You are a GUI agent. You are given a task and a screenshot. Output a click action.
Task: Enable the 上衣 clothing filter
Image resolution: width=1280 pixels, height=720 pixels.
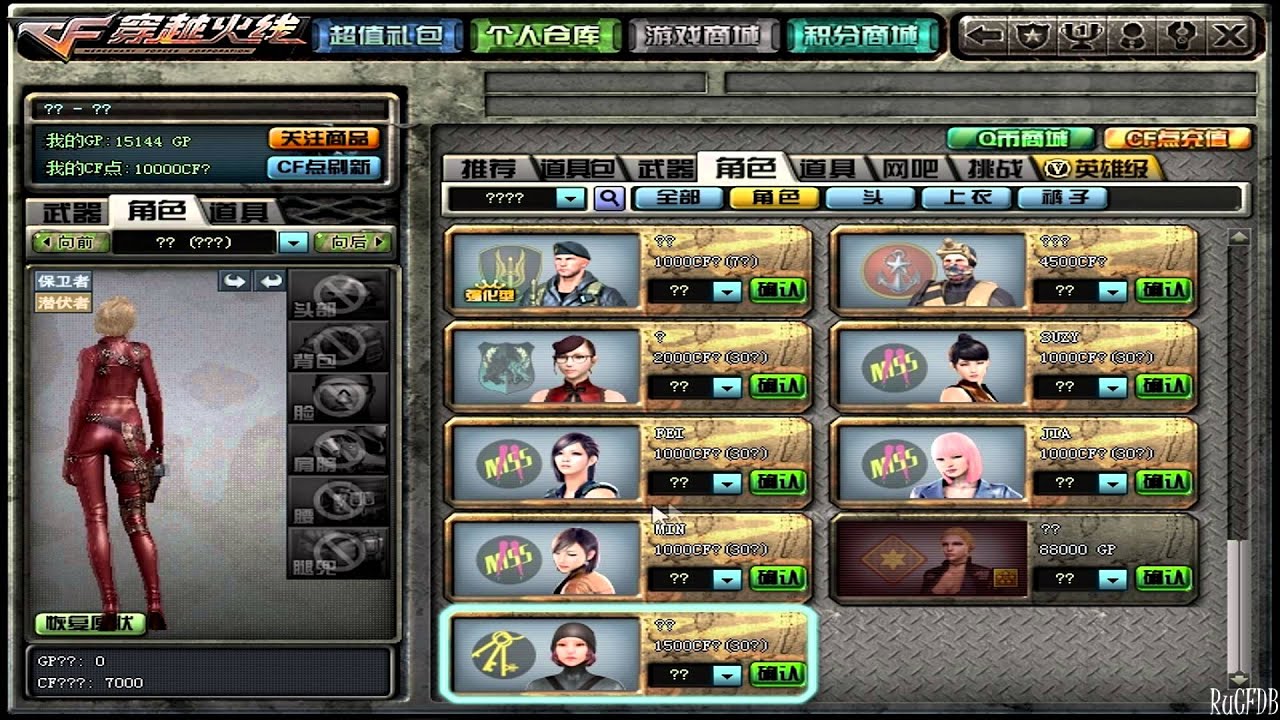(x=968, y=198)
